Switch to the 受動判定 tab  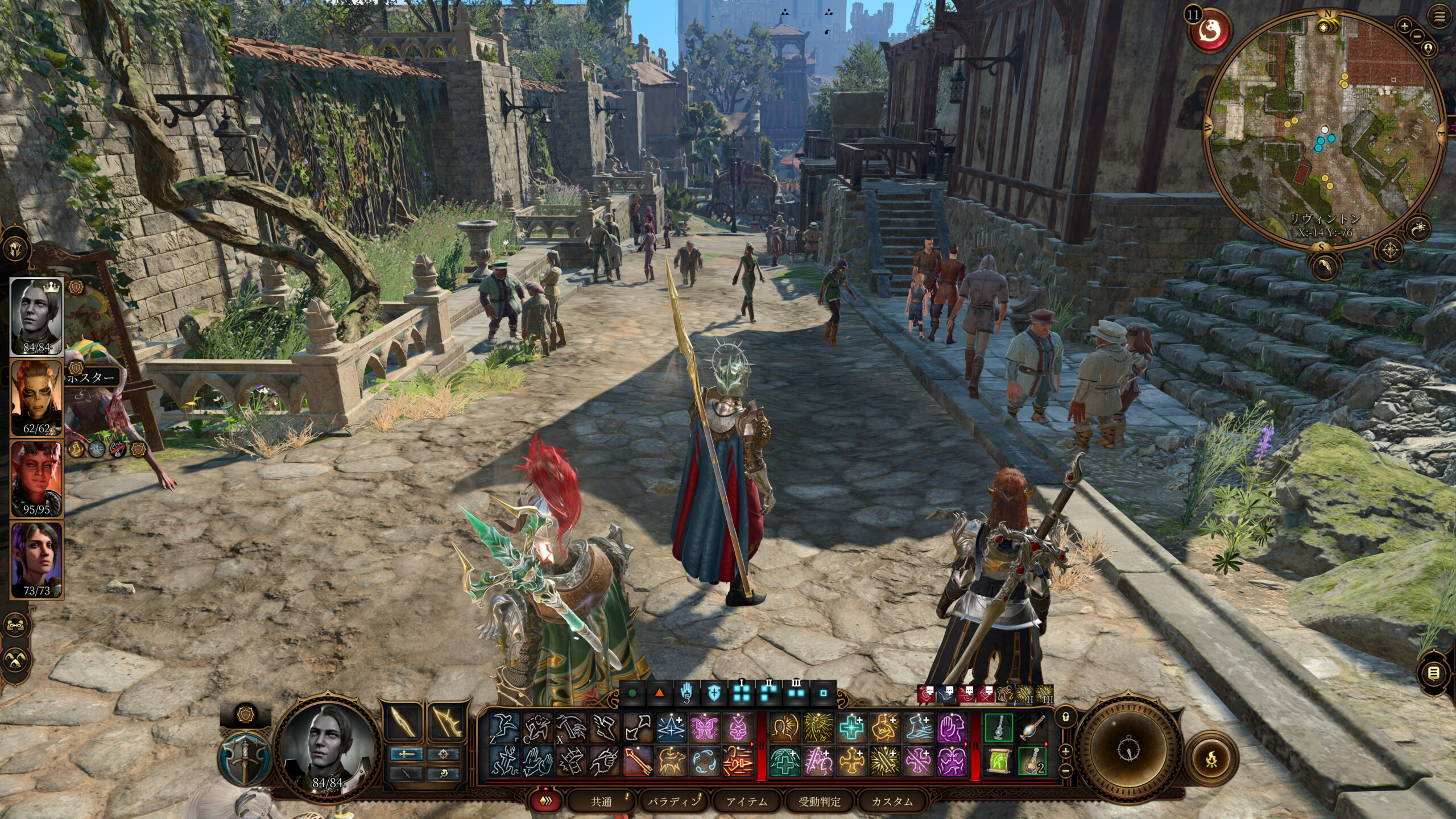click(x=819, y=801)
